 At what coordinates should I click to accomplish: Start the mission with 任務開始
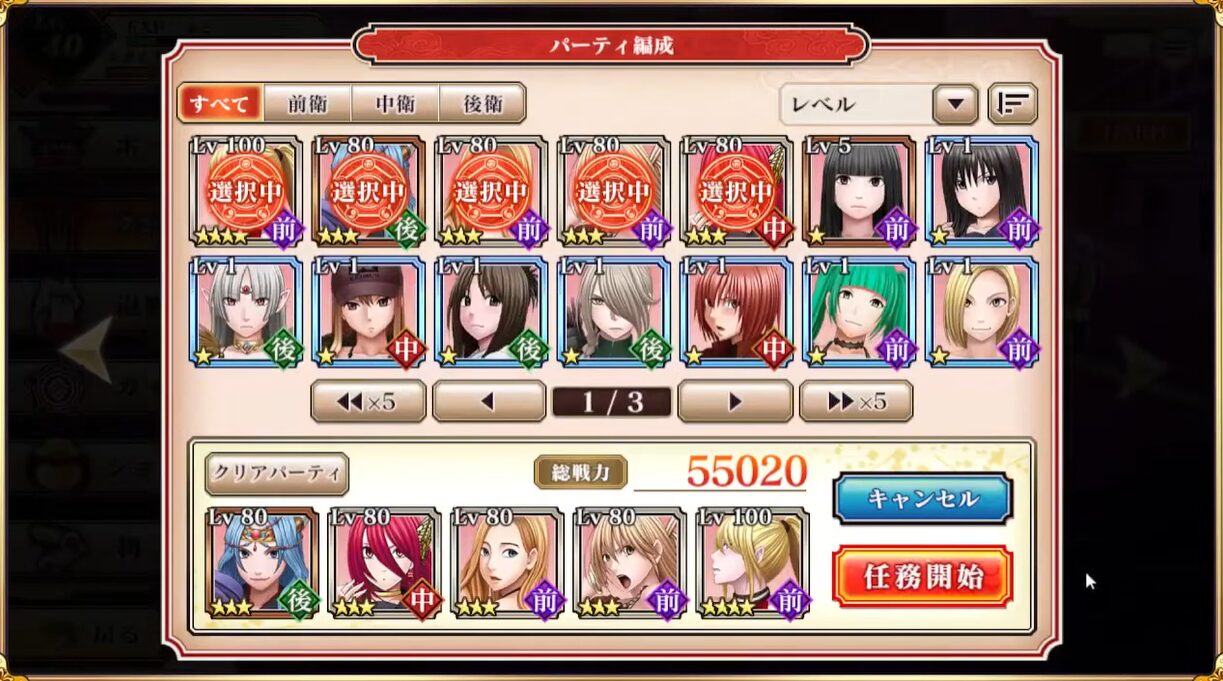[922, 576]
